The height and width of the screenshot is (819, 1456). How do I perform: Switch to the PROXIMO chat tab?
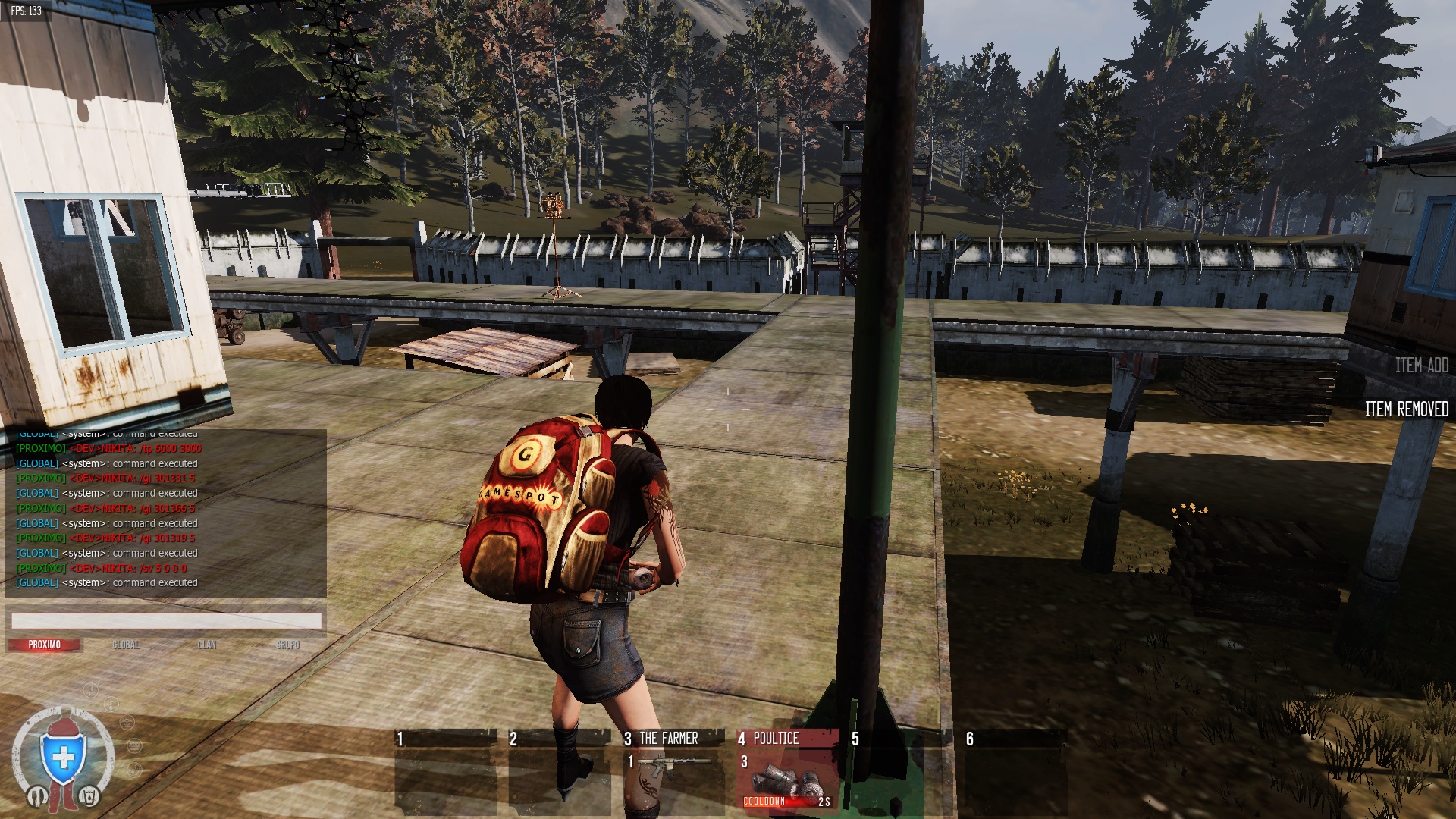click(x=45, y=645)
